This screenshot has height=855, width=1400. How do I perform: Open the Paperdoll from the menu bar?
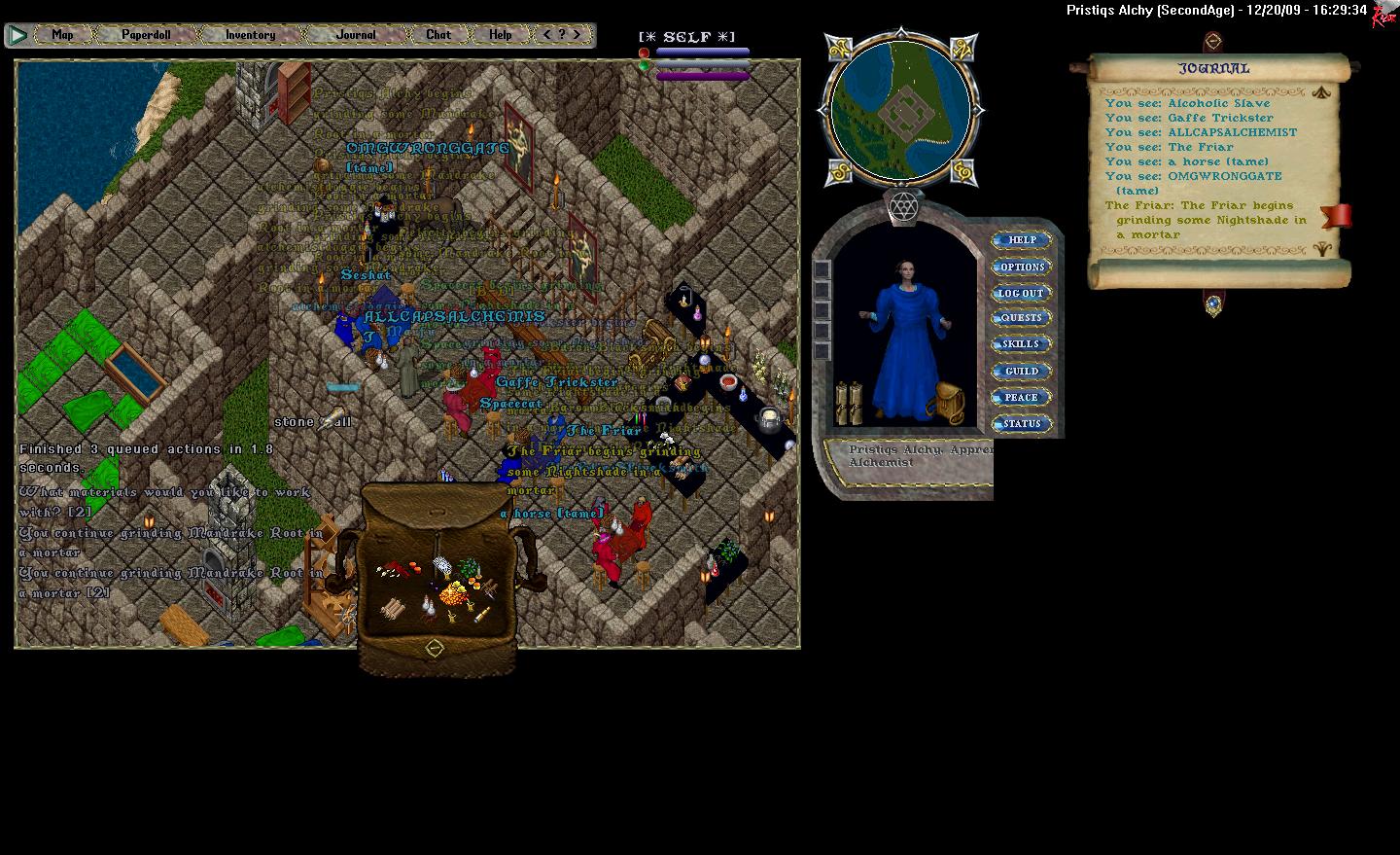[x=146, y=35]
